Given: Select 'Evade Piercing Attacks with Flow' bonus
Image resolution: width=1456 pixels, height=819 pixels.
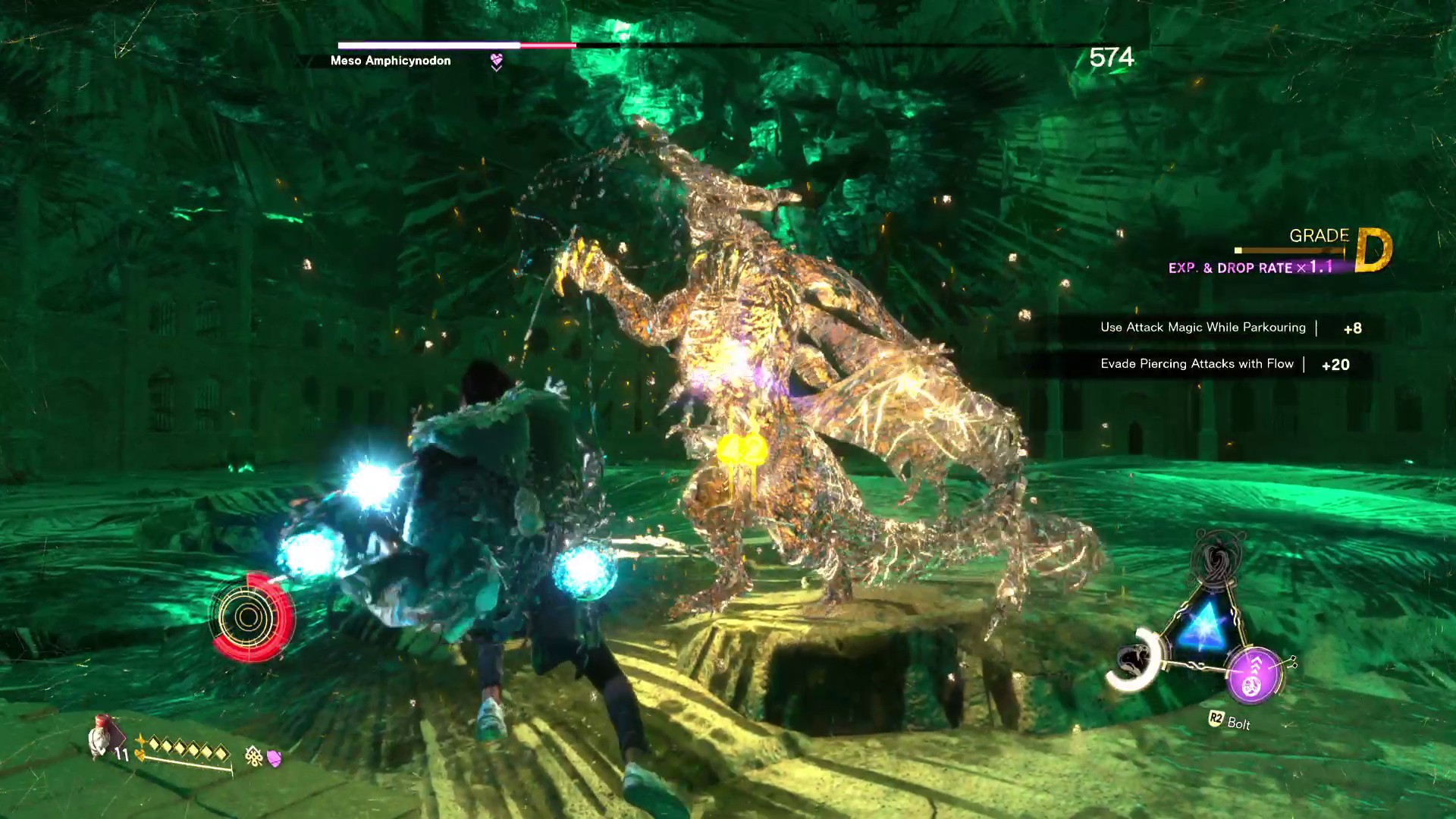Looking at the screenshot, I should 1197,364.
